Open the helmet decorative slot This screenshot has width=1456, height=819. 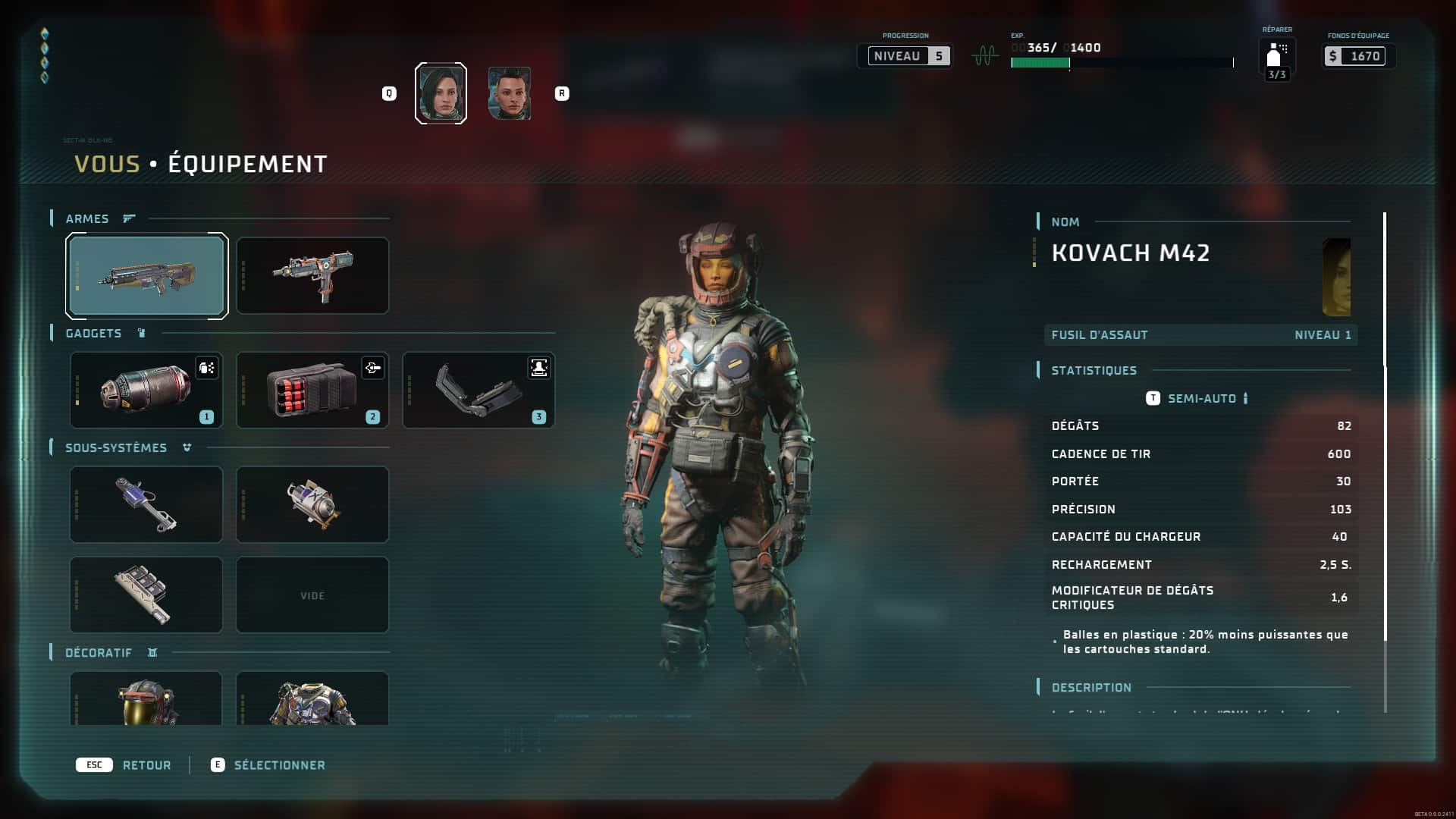coord(146,699)
